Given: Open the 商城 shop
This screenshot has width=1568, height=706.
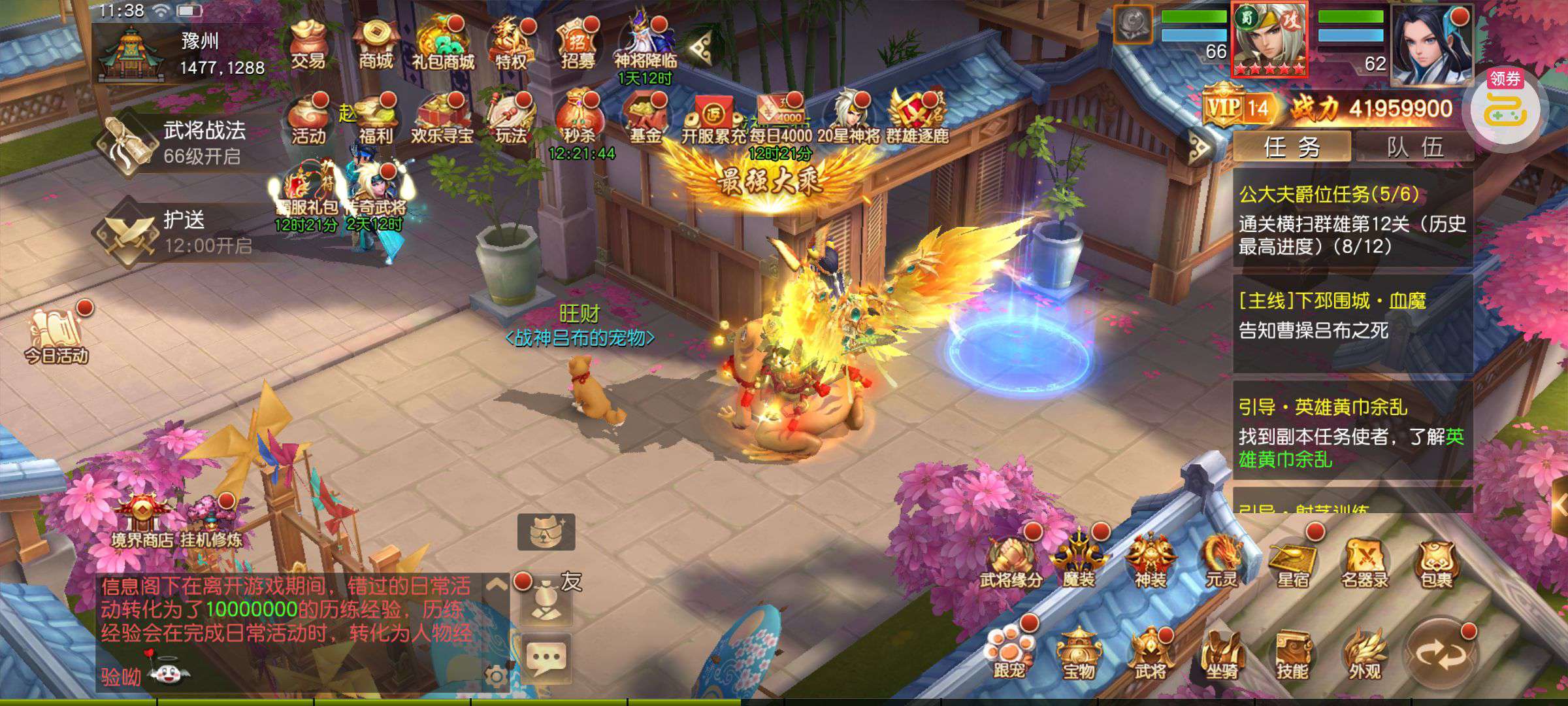Looking at the screenshot, I should coord(376,44).
